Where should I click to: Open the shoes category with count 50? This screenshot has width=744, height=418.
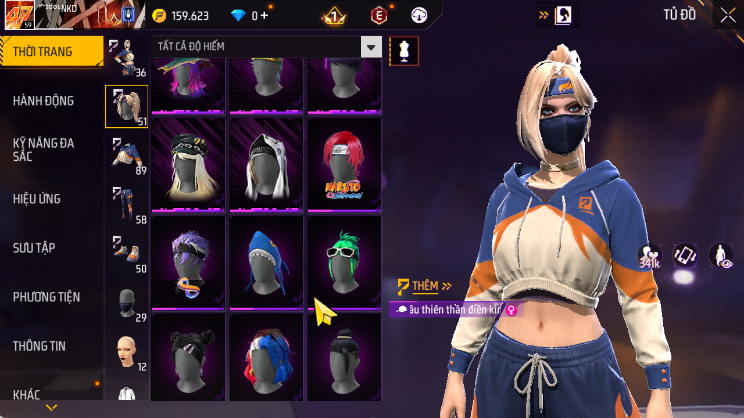tap(126, 254)
